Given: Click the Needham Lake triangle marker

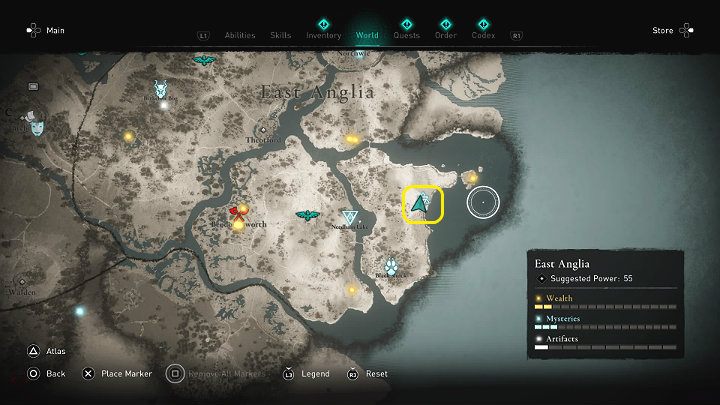Looking at the screenshot, I should (x=349, y=217).
